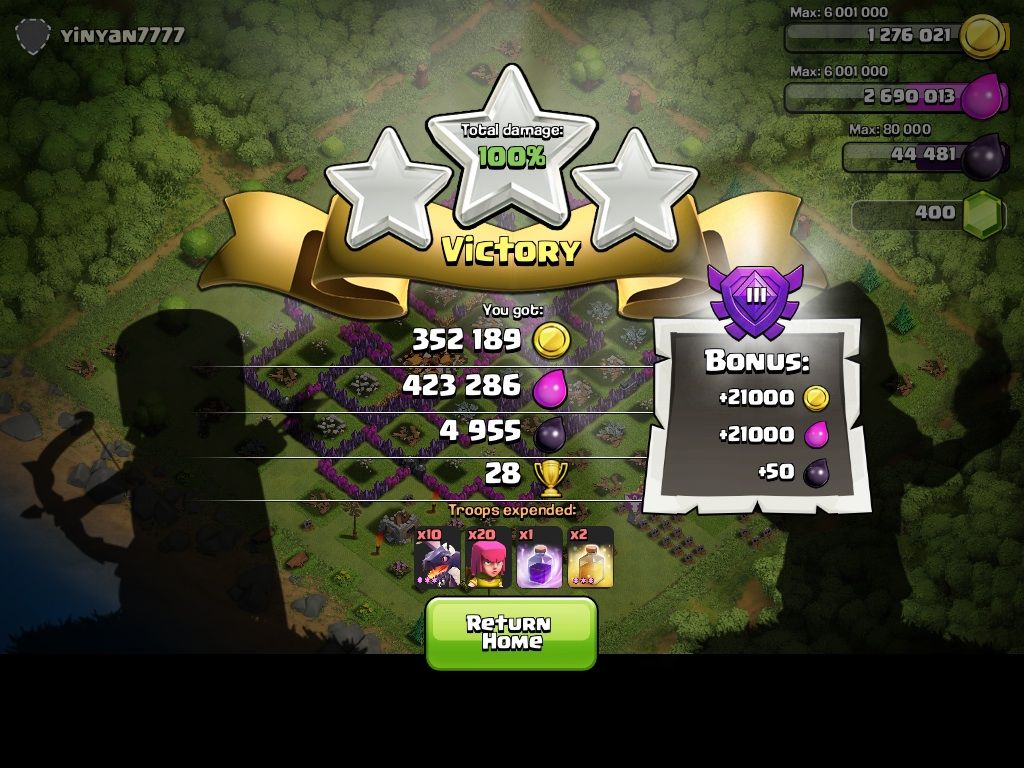Tap the pink elixir storage icon

pyautogui.click(x=983, y=97)
